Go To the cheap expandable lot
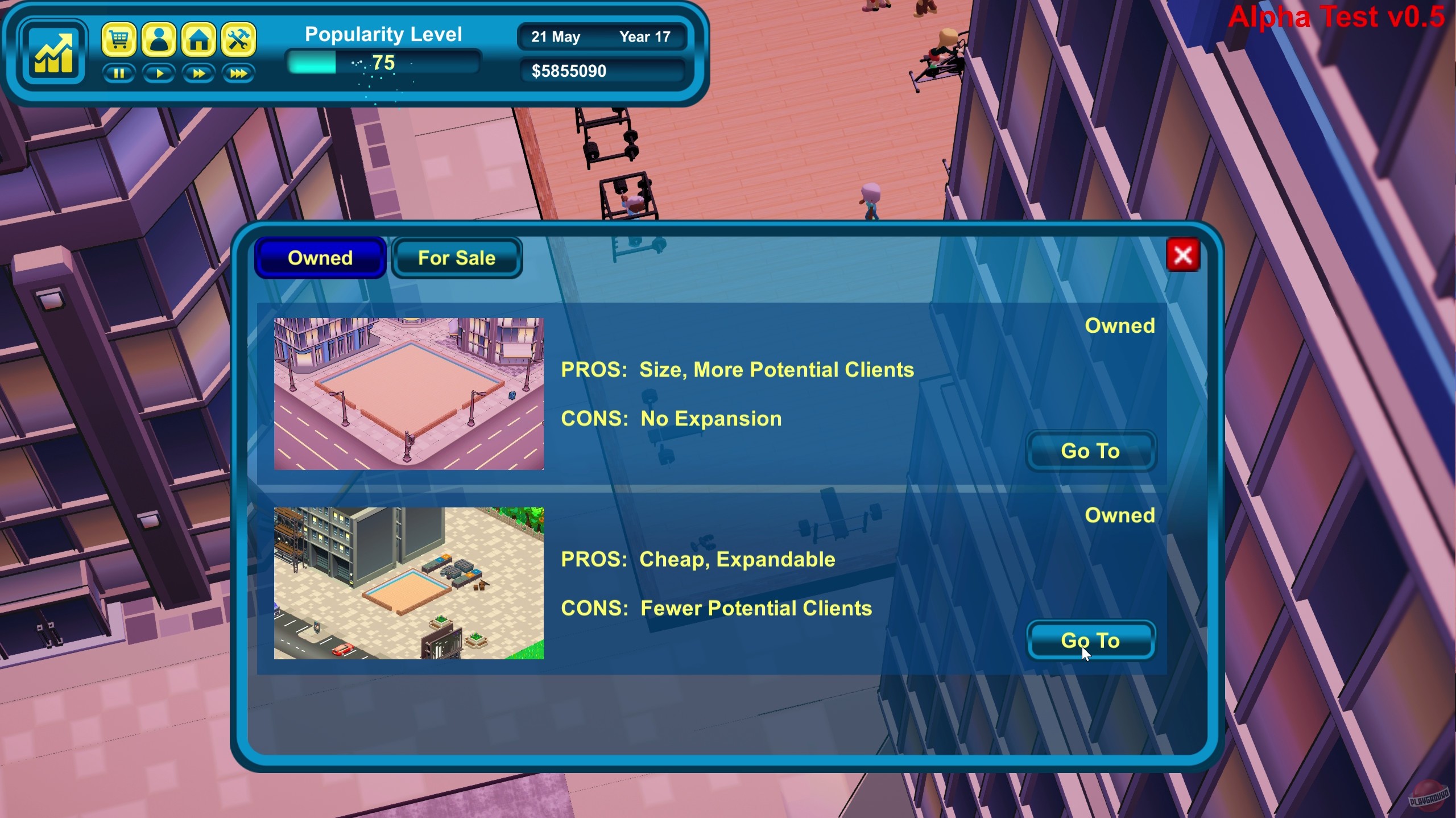 [1091, 640]
